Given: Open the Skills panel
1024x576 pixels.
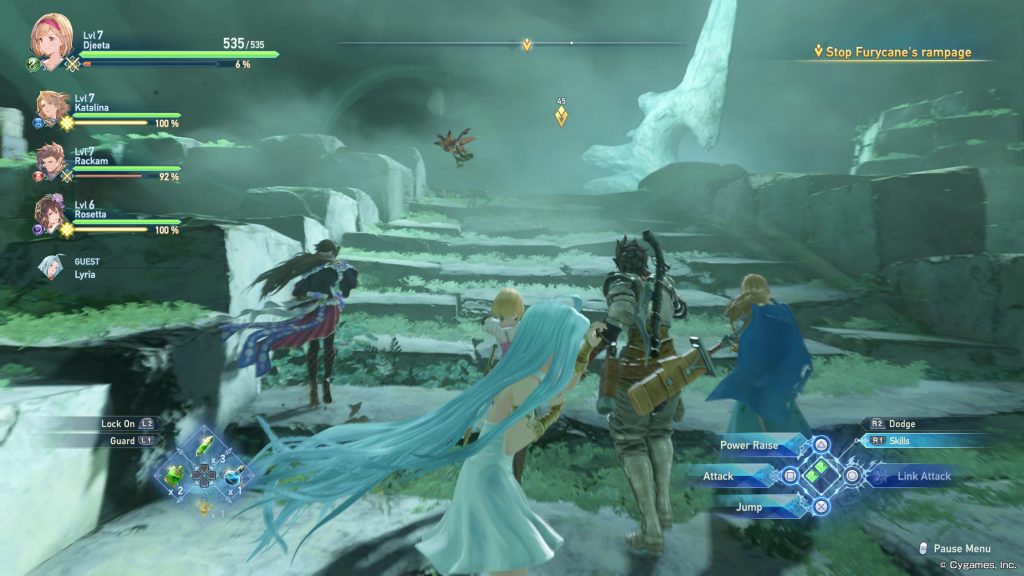Looking at the screenshot, I should tap(900, 440).
